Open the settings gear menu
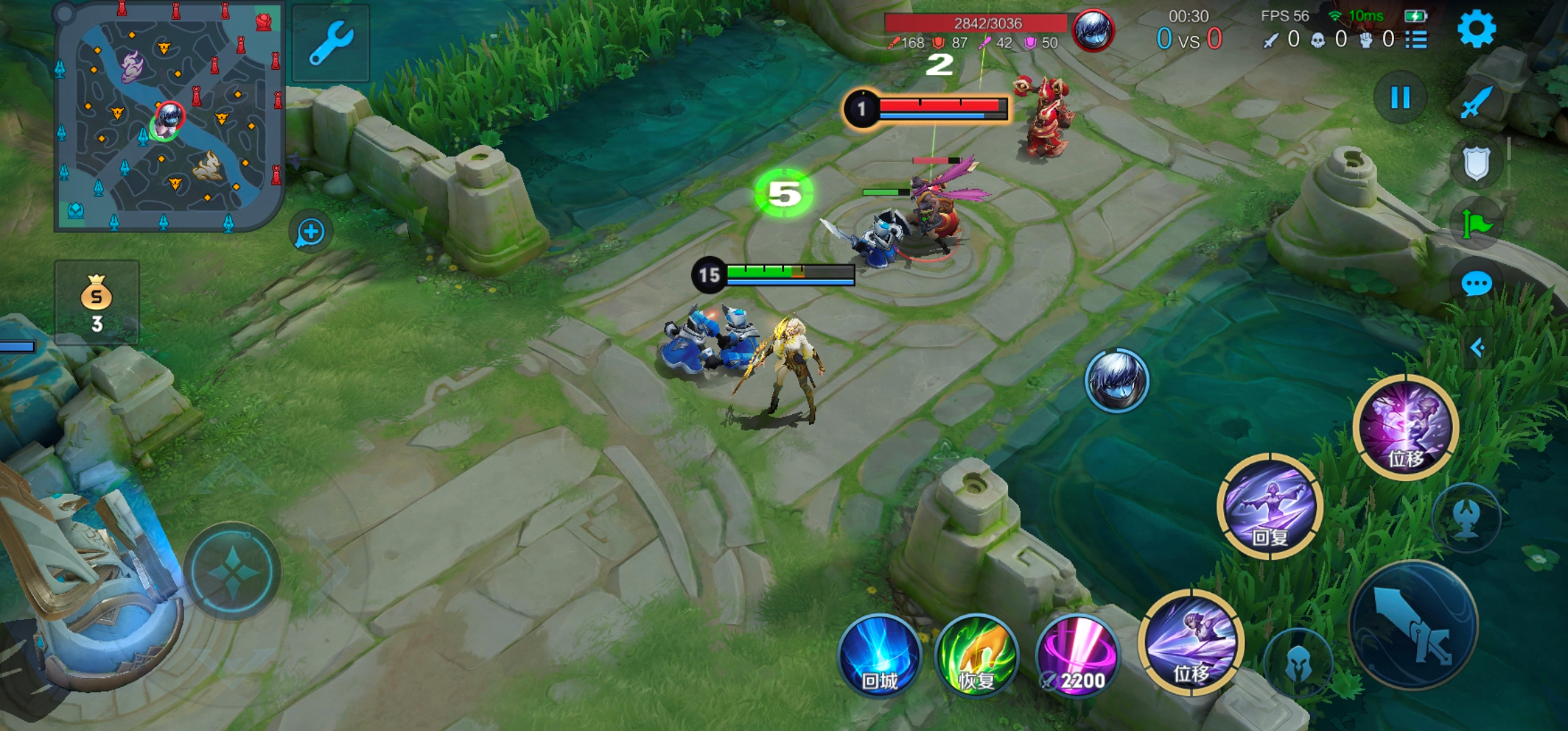The height and width of the screenshot is (731, 1568). coord(1476,30)
